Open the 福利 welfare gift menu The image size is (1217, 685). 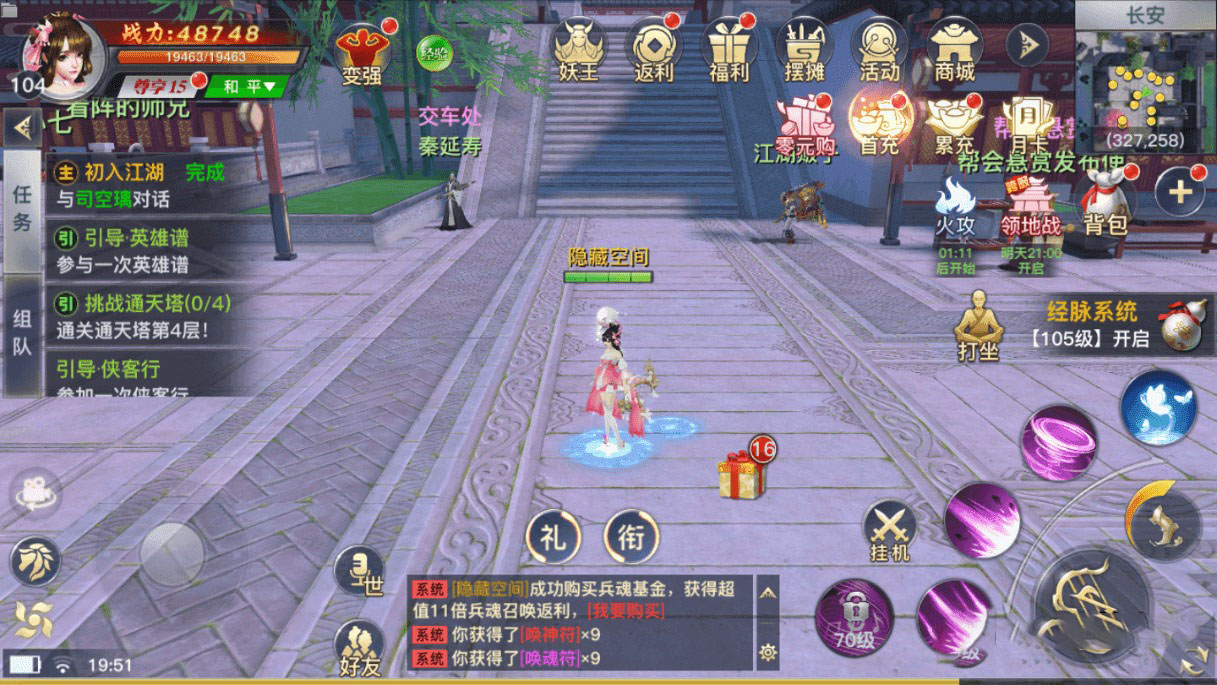(x=729, y=50)
